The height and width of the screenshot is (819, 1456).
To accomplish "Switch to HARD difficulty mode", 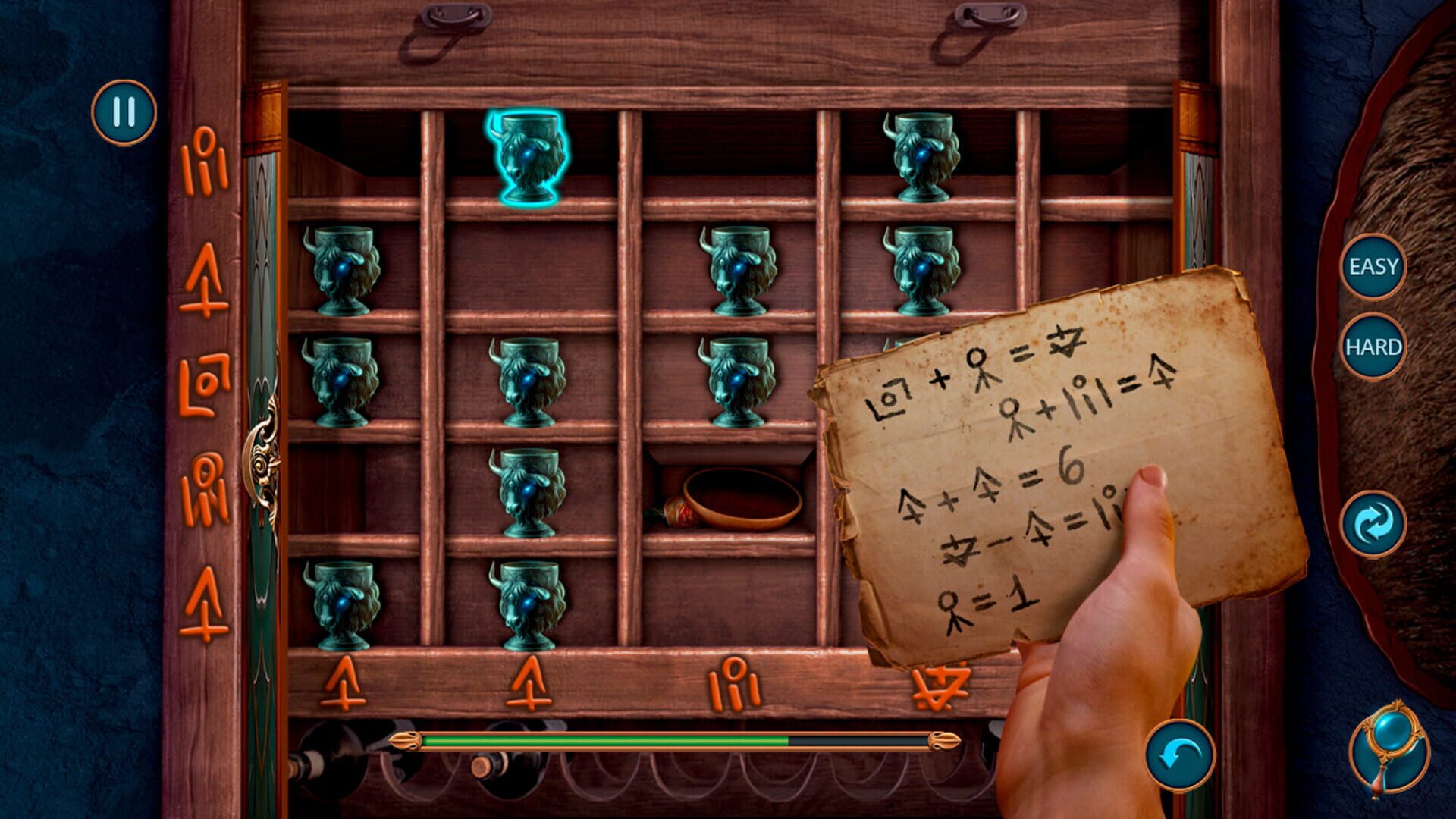I will pyautogui.click(x=1374, y=347).
